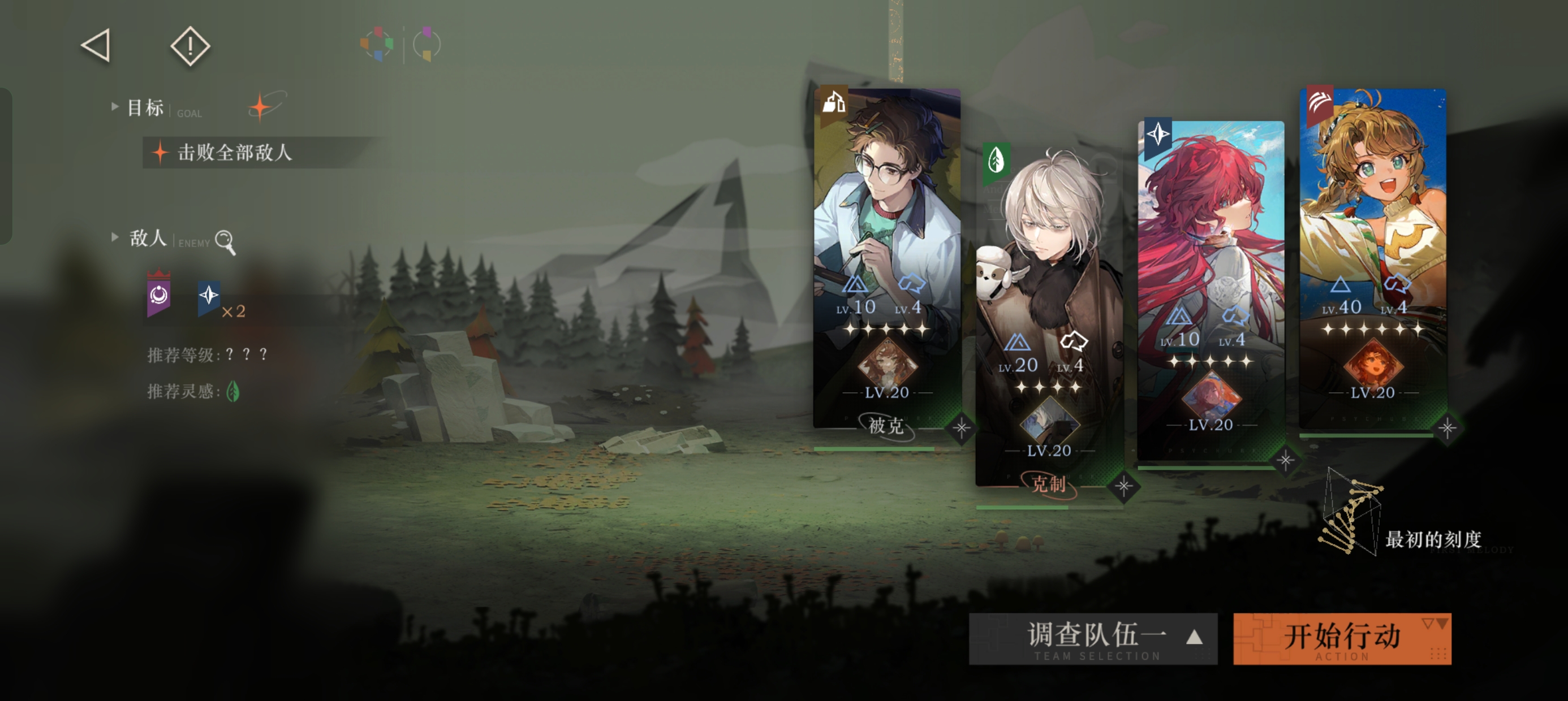1568x701 pixels.
Task: Select the blue star enemy icon
Action: [209, 296]
